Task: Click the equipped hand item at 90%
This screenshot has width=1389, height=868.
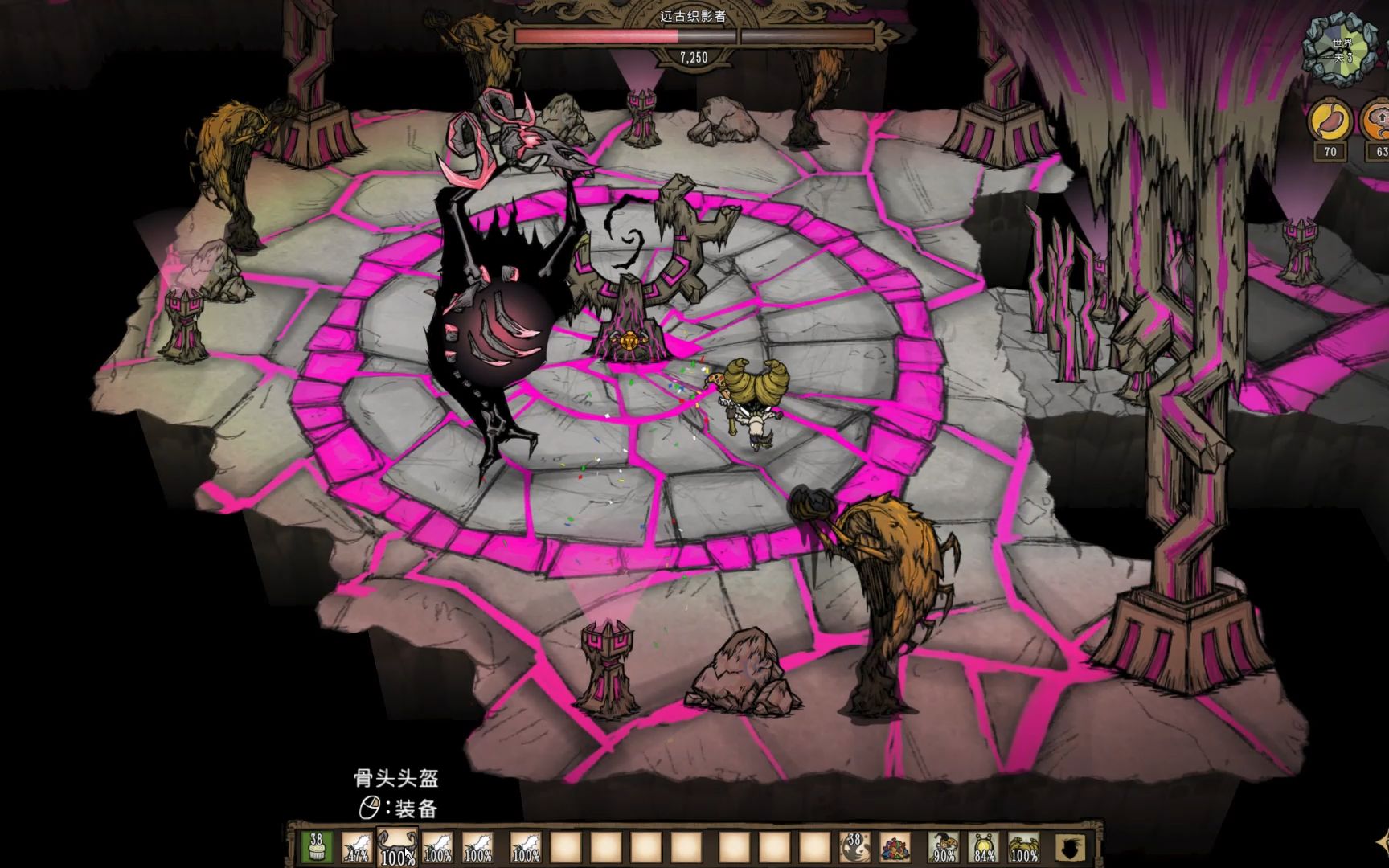Action: click(944, 847)
